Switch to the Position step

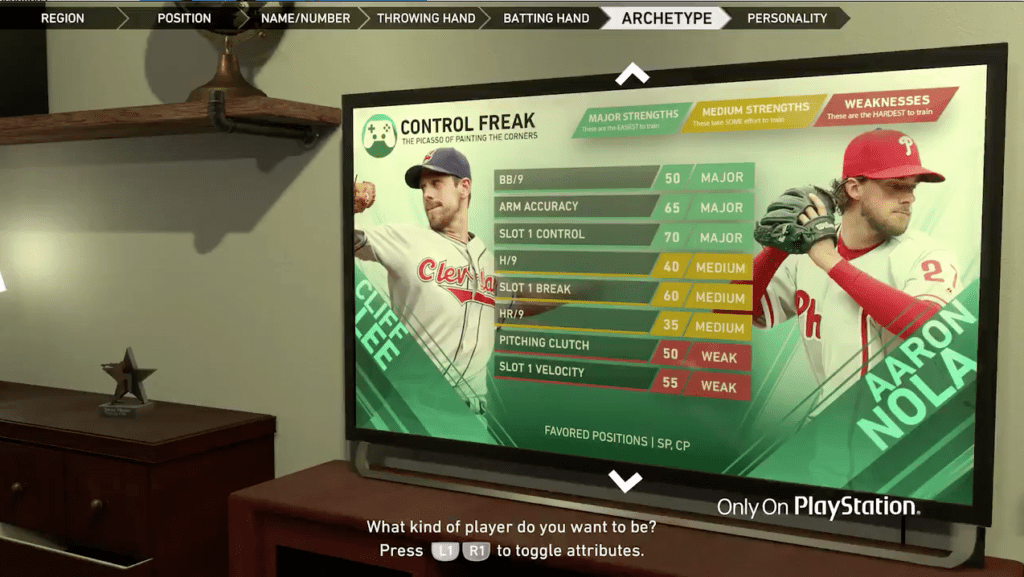pos(184,18)
